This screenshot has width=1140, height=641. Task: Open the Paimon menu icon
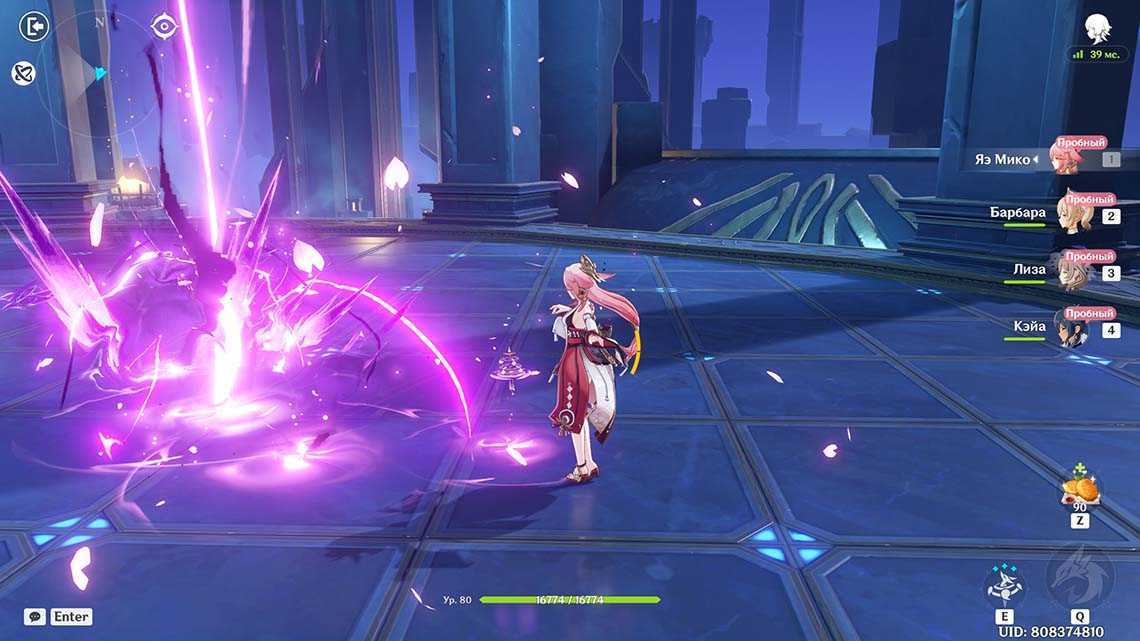[x=1098, y=28]
